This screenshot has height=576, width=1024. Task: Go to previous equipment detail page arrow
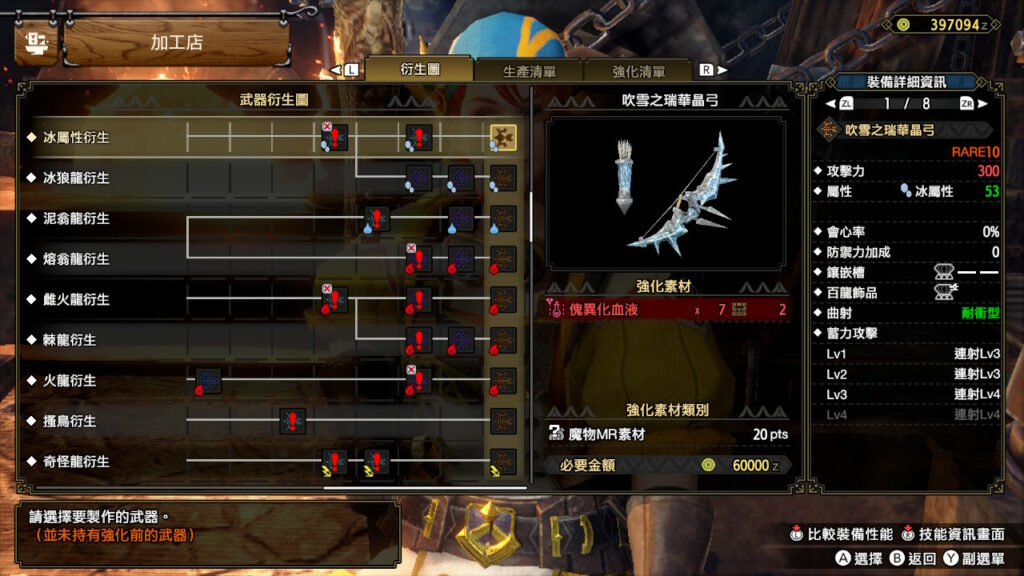click(x=829, y=103)
